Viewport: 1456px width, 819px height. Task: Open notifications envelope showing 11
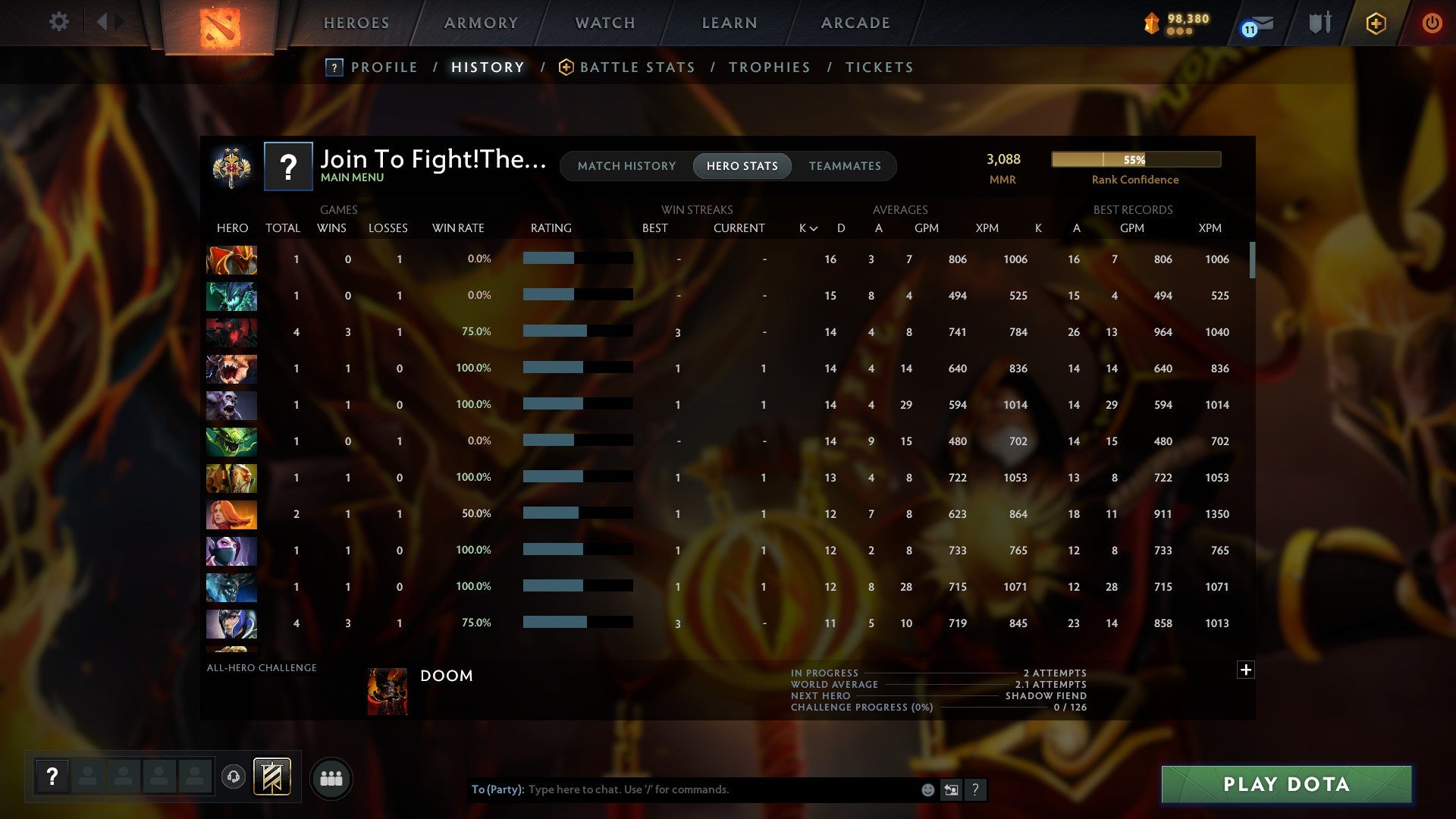[x=1254, y=24]
